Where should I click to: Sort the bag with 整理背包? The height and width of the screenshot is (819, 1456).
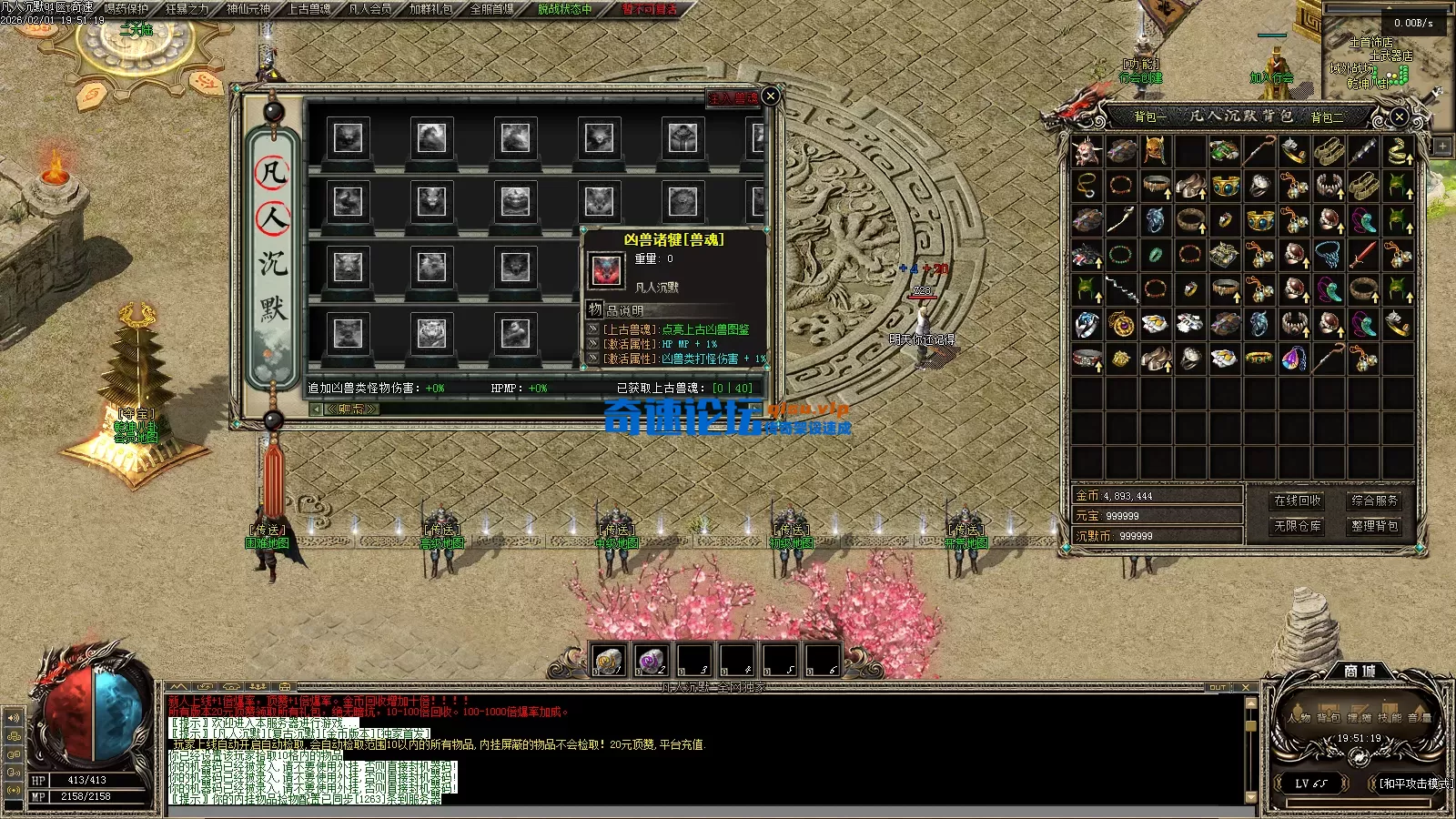coord(1374,526)
